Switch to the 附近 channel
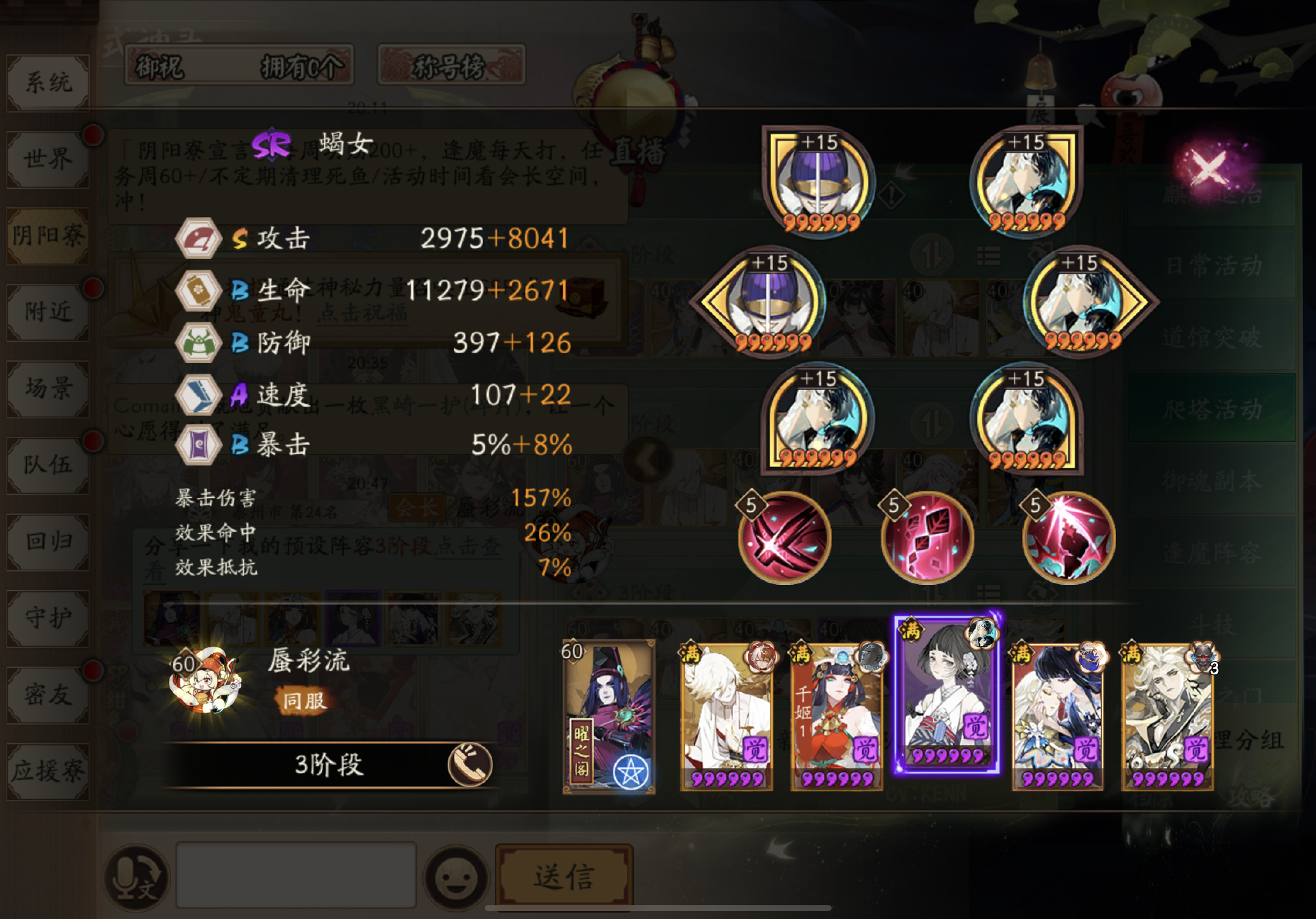Viewport: 1316px width, 919px height. [x=48, y=312]
